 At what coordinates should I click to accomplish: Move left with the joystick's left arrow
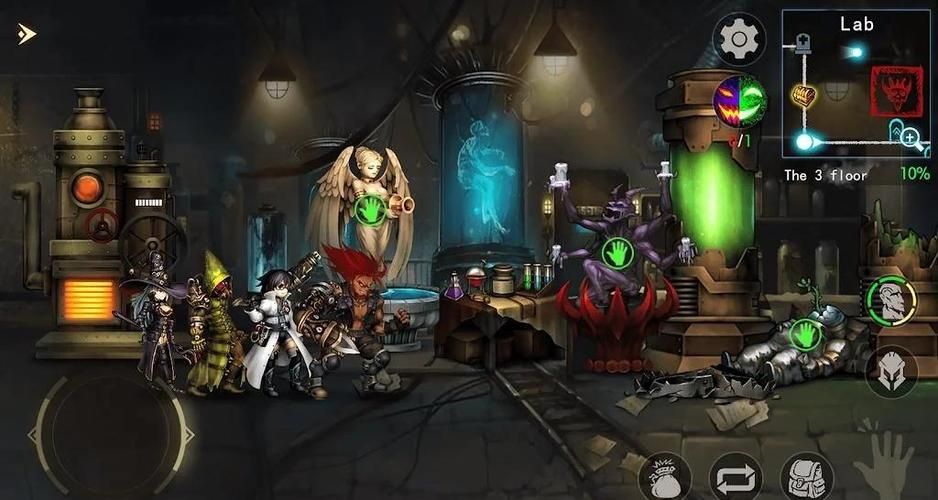tap(34, 434)
